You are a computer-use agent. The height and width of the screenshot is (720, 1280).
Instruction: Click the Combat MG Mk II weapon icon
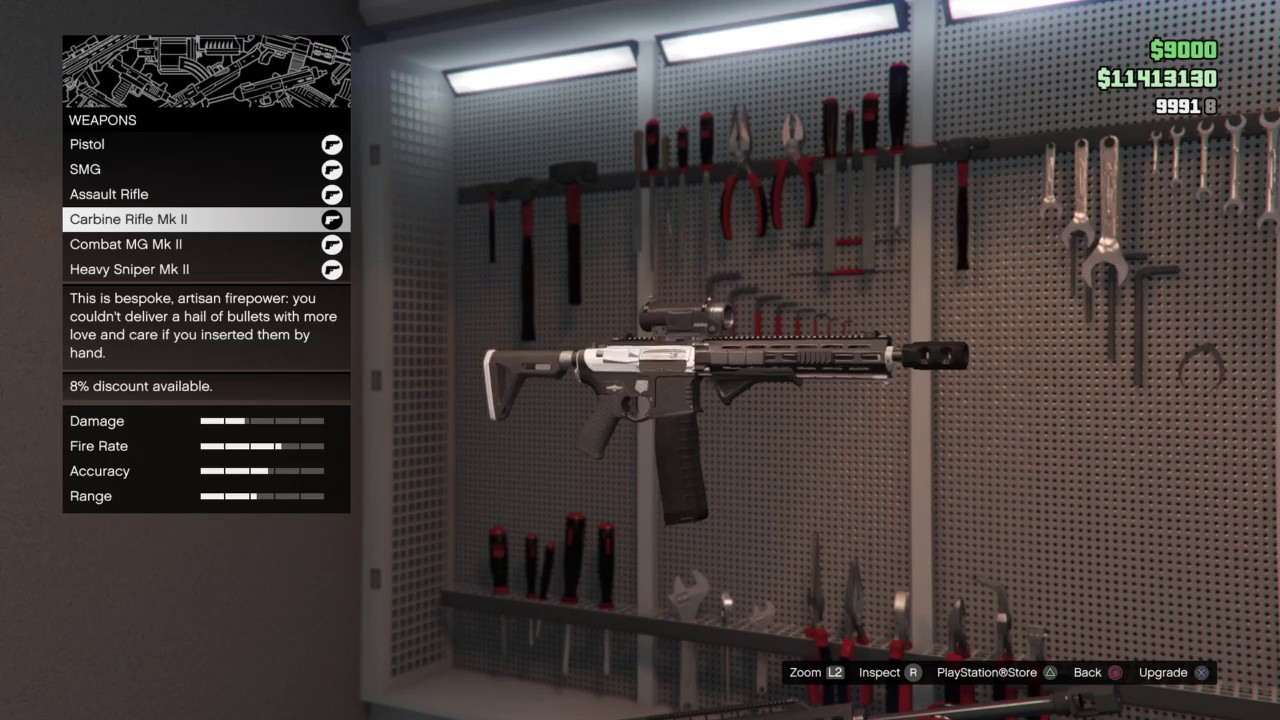pos(332,245)
